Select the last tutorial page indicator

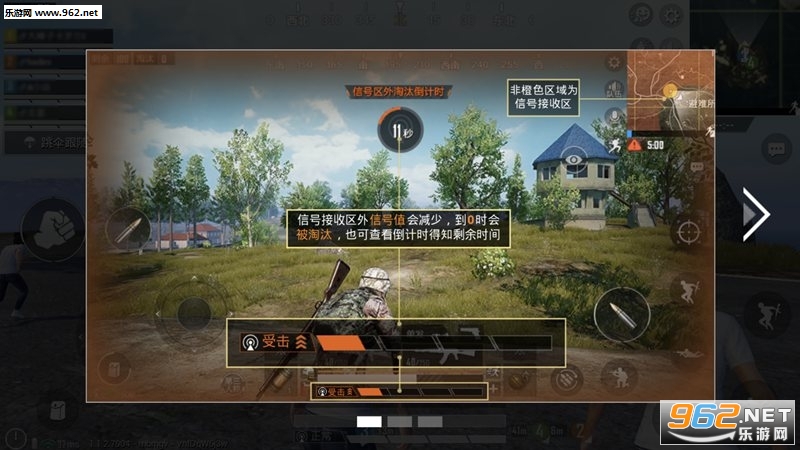[430, 422]
